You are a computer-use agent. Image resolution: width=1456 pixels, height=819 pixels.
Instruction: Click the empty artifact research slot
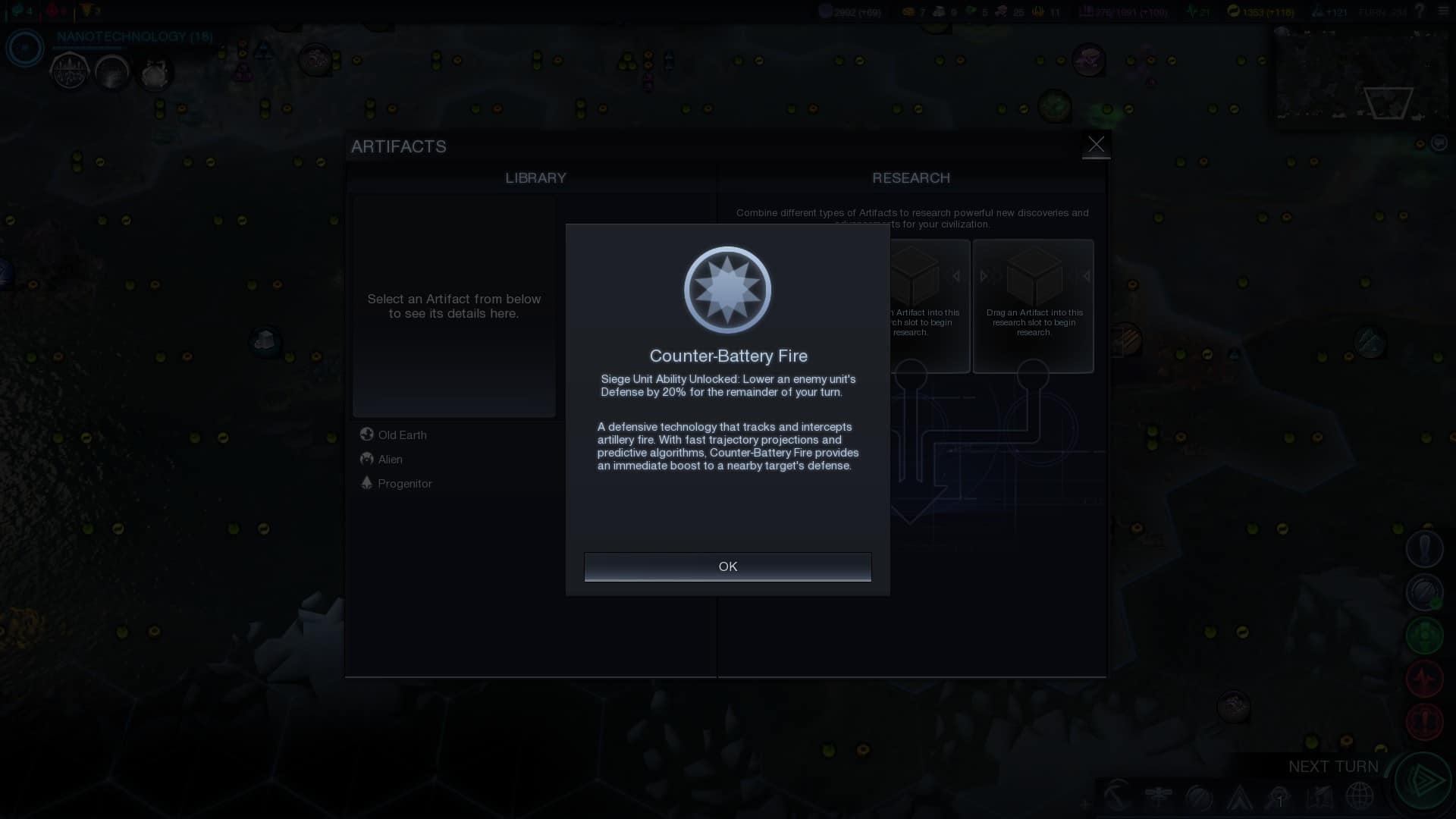(1033, 306)
